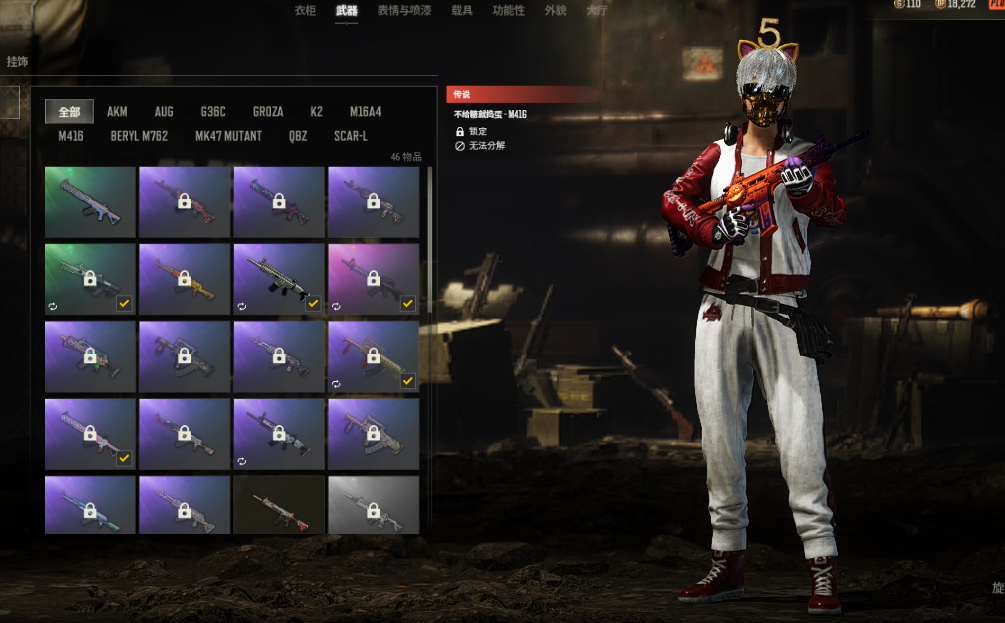Select the M16A4 weapon filter
This screenshot has height=623, width=1005.
365,112
